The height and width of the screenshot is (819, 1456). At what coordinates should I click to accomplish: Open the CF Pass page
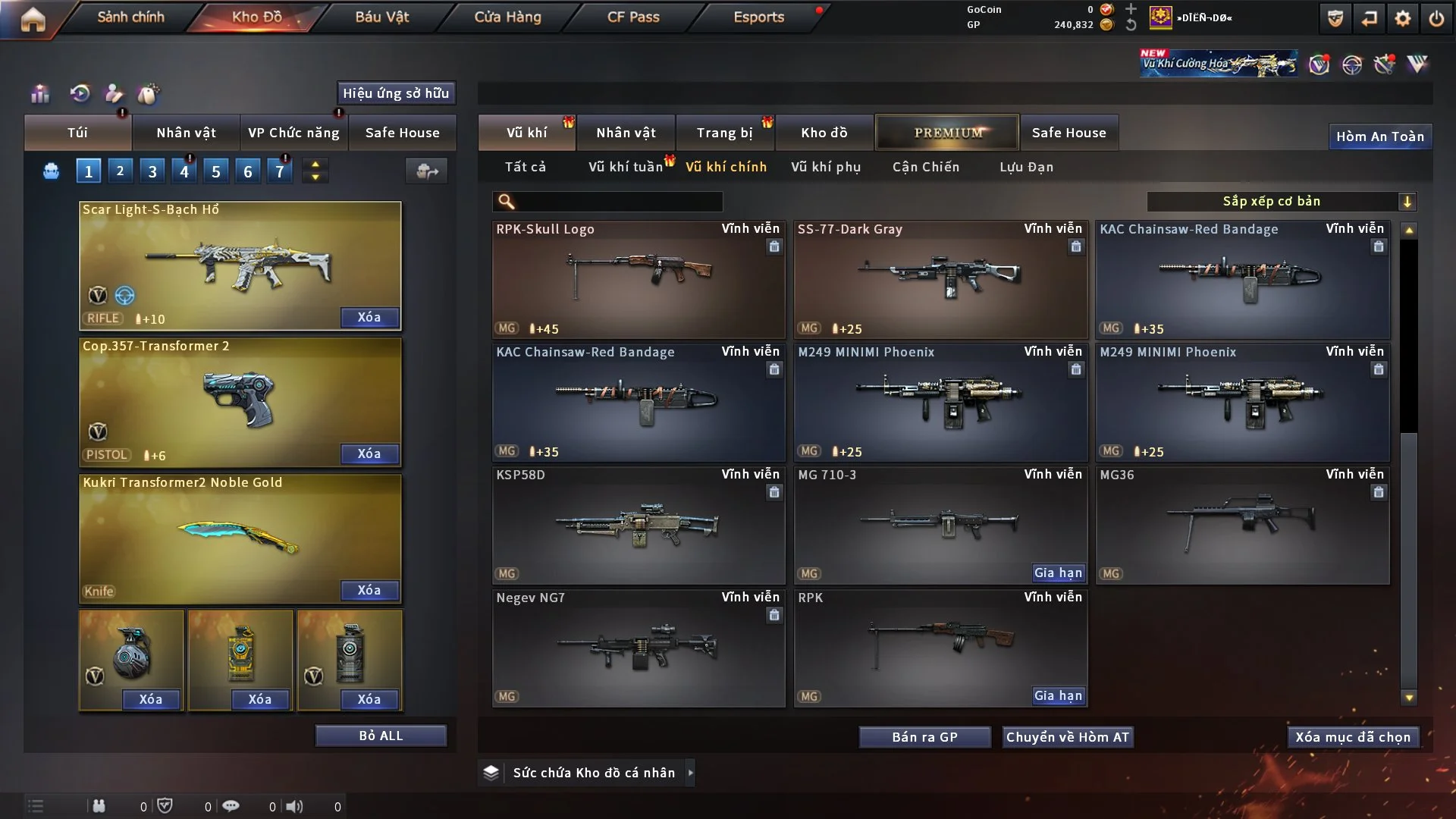coord(633,17)
